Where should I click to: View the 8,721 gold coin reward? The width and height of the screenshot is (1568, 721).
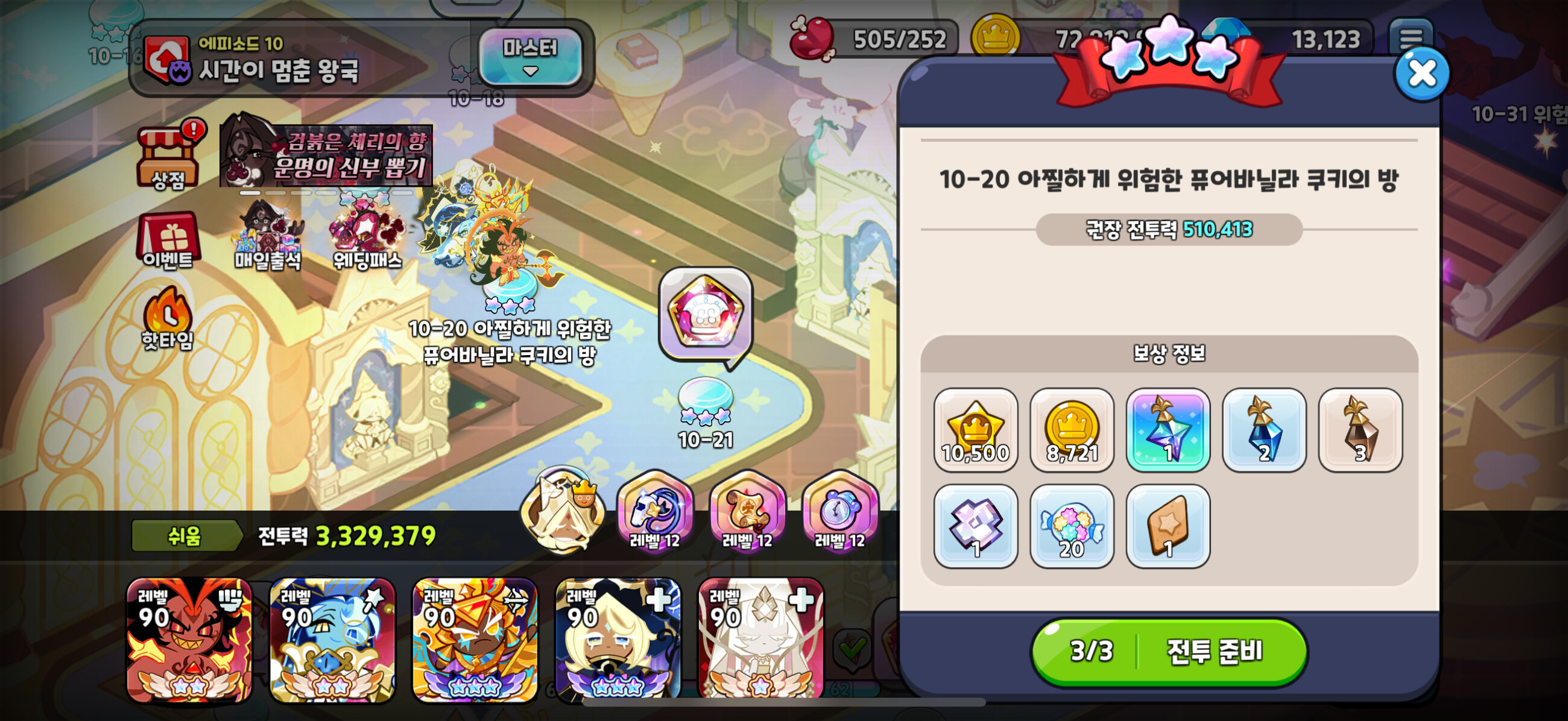pyautogui.click(x=1071, y=430)
